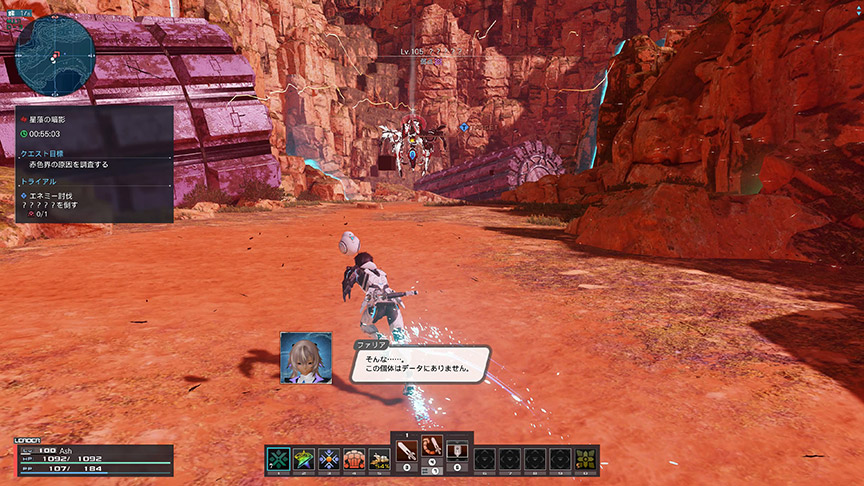Use the golden vehicle item slot
The height and width of the screenshot is (486, 864).
379,459
